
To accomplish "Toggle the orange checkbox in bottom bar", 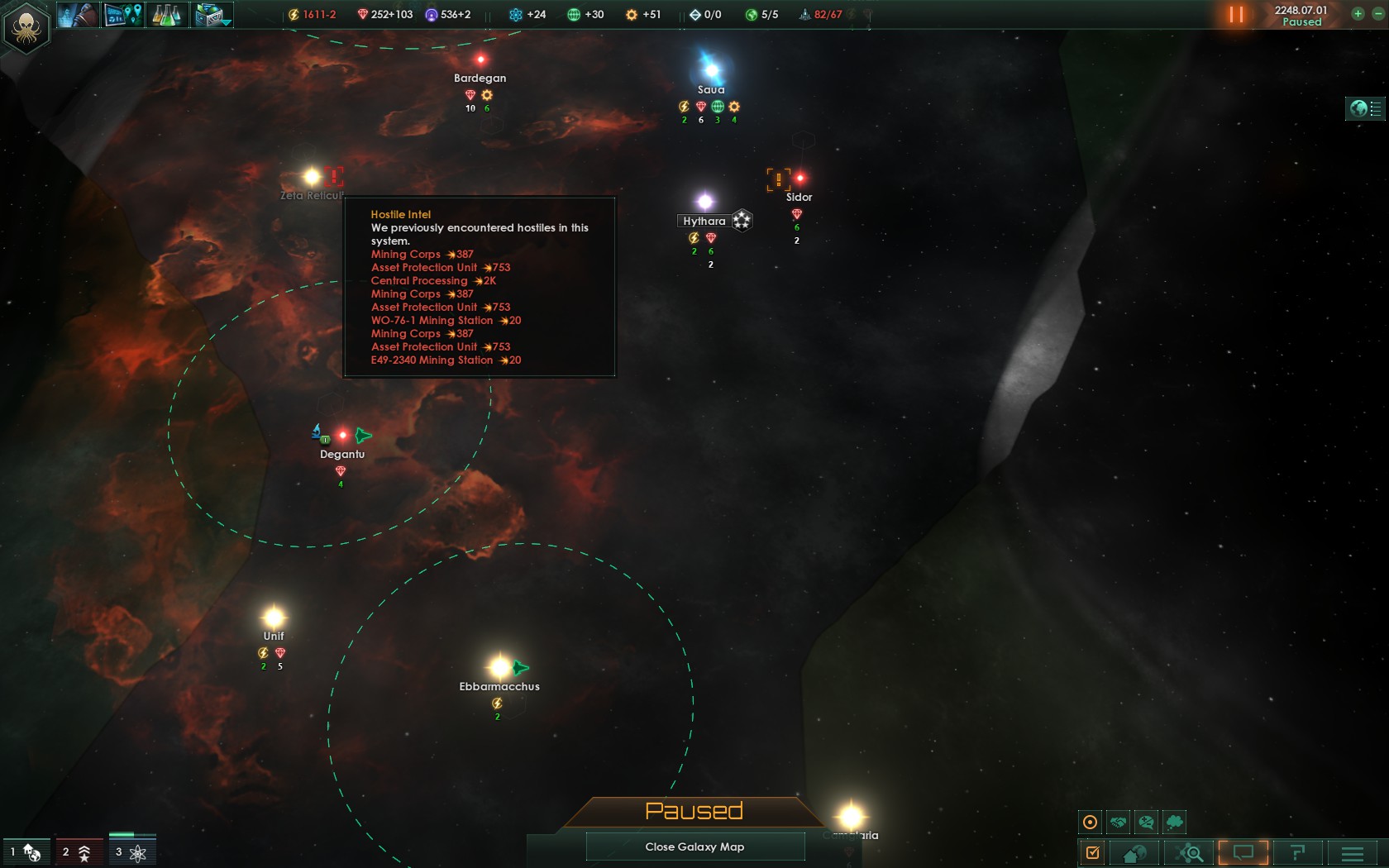I will coord(1092,852).
